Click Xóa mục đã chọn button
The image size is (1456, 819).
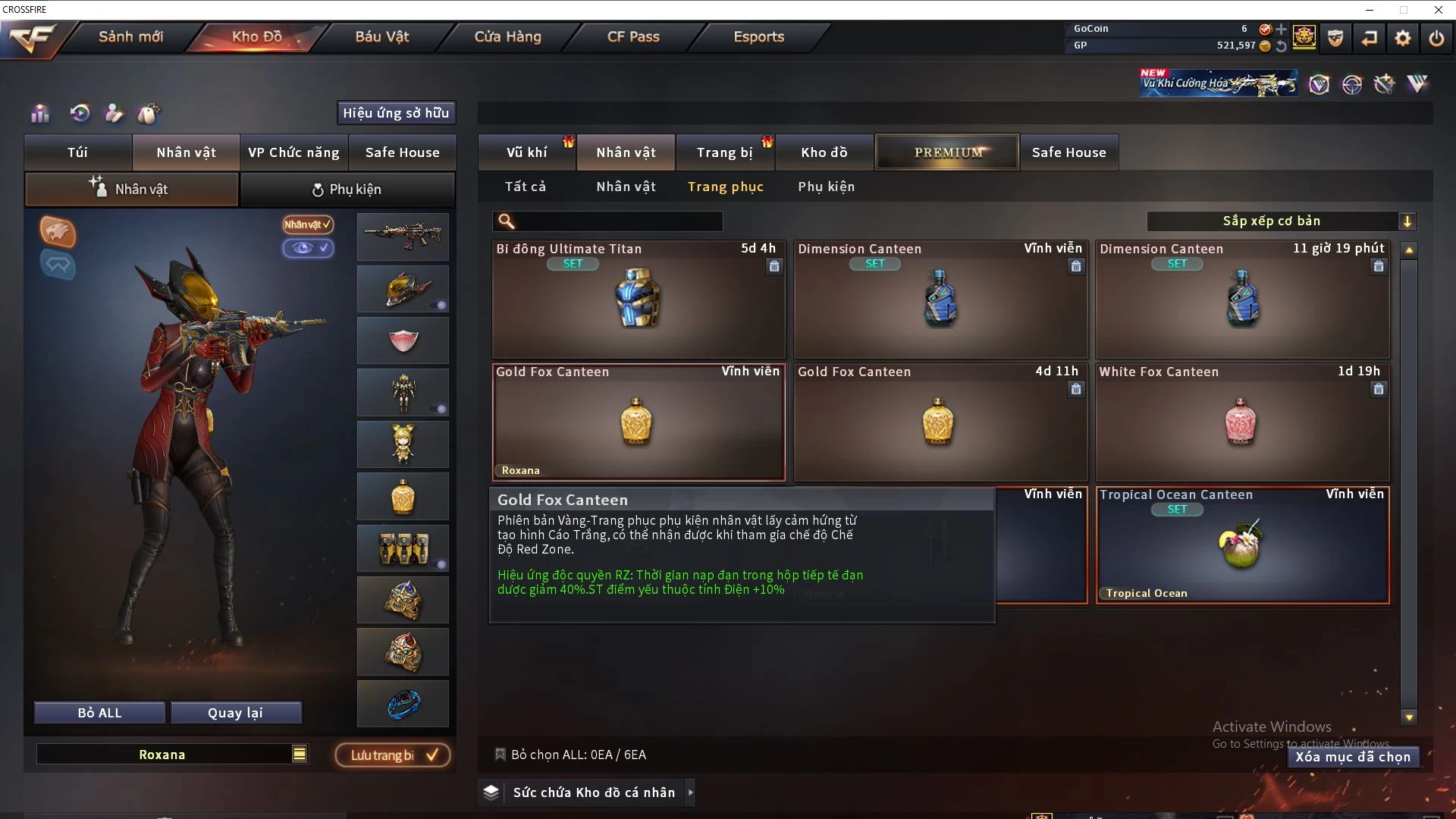tap(1353, 757)
